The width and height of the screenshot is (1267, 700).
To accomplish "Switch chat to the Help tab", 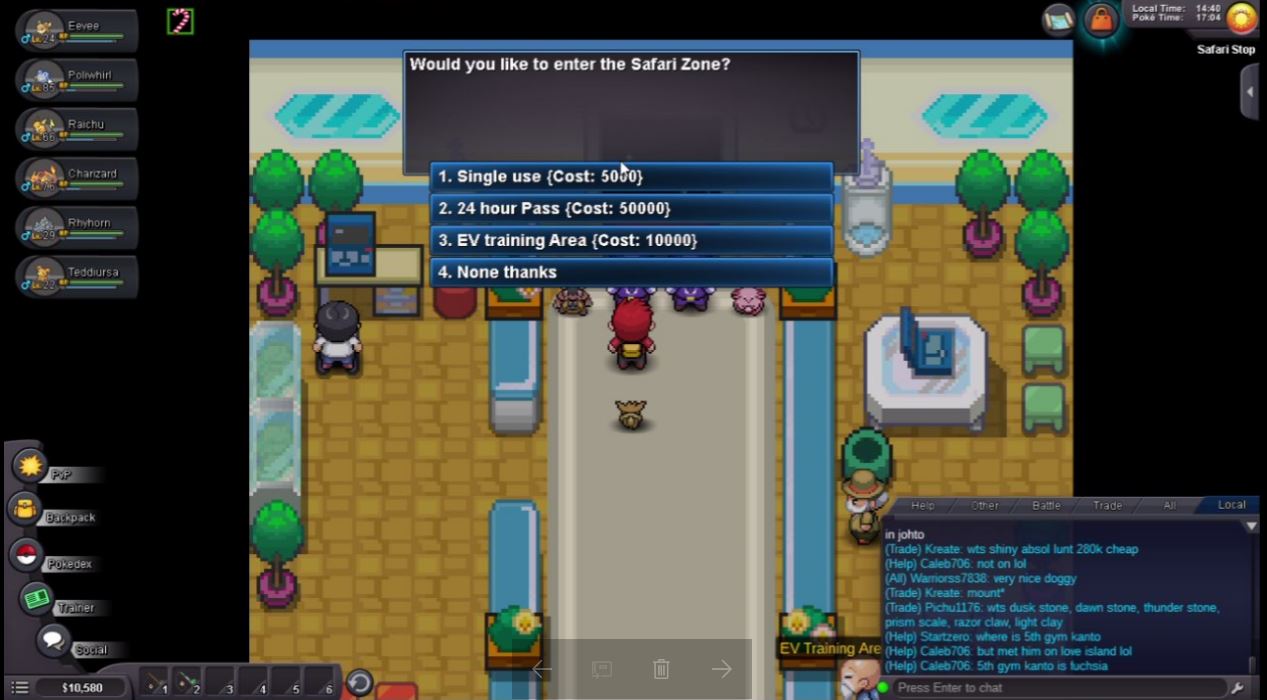I will (922, 505).
